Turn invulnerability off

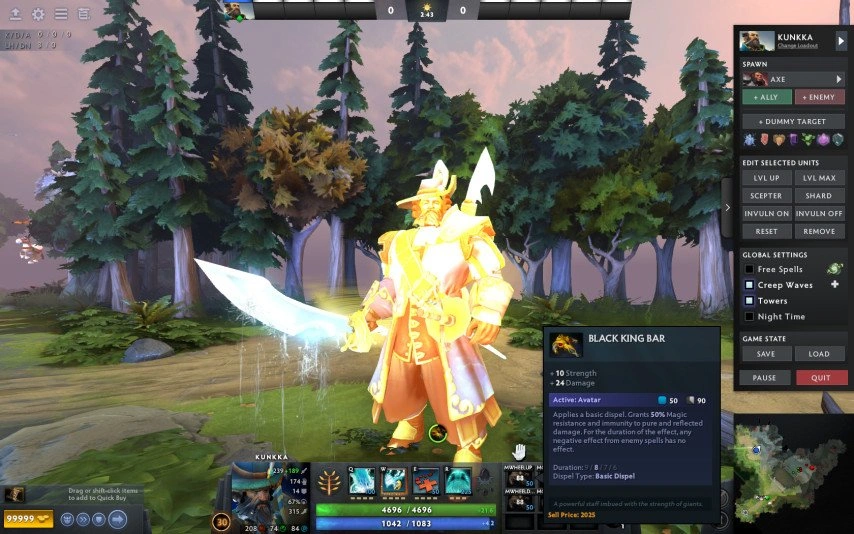click(819, 214)
